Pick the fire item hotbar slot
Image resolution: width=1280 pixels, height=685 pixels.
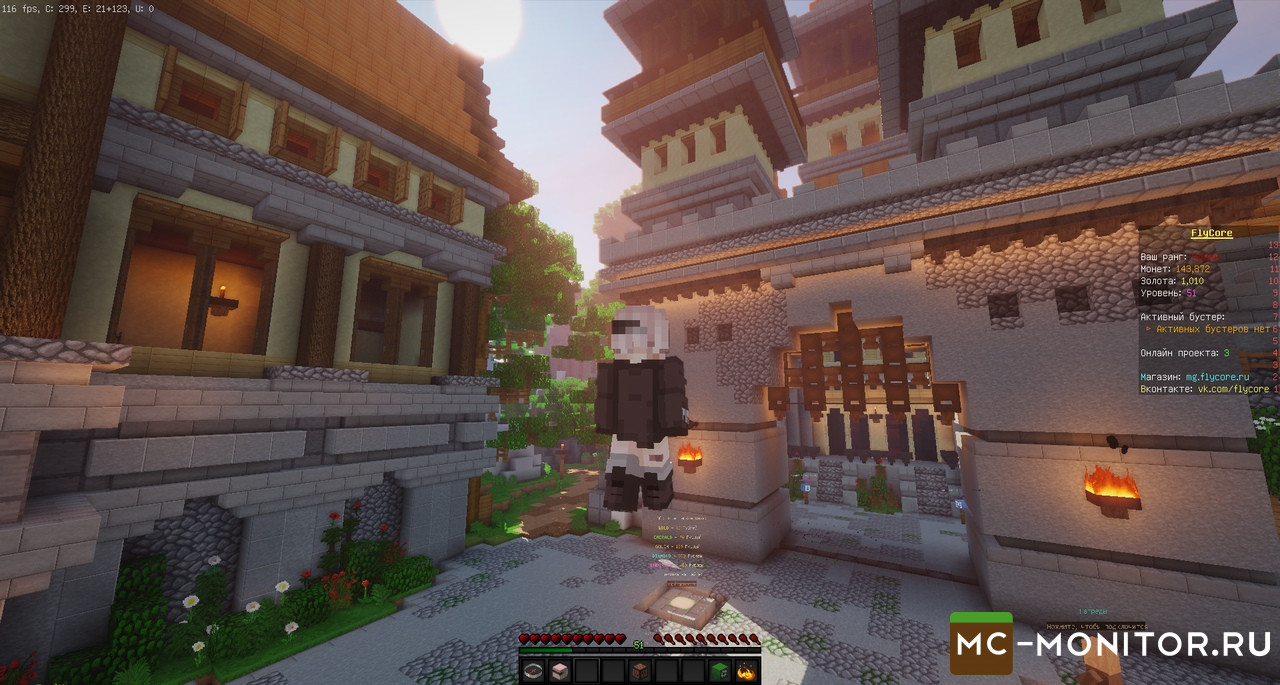pyautogui.click(x=747, y=670)
